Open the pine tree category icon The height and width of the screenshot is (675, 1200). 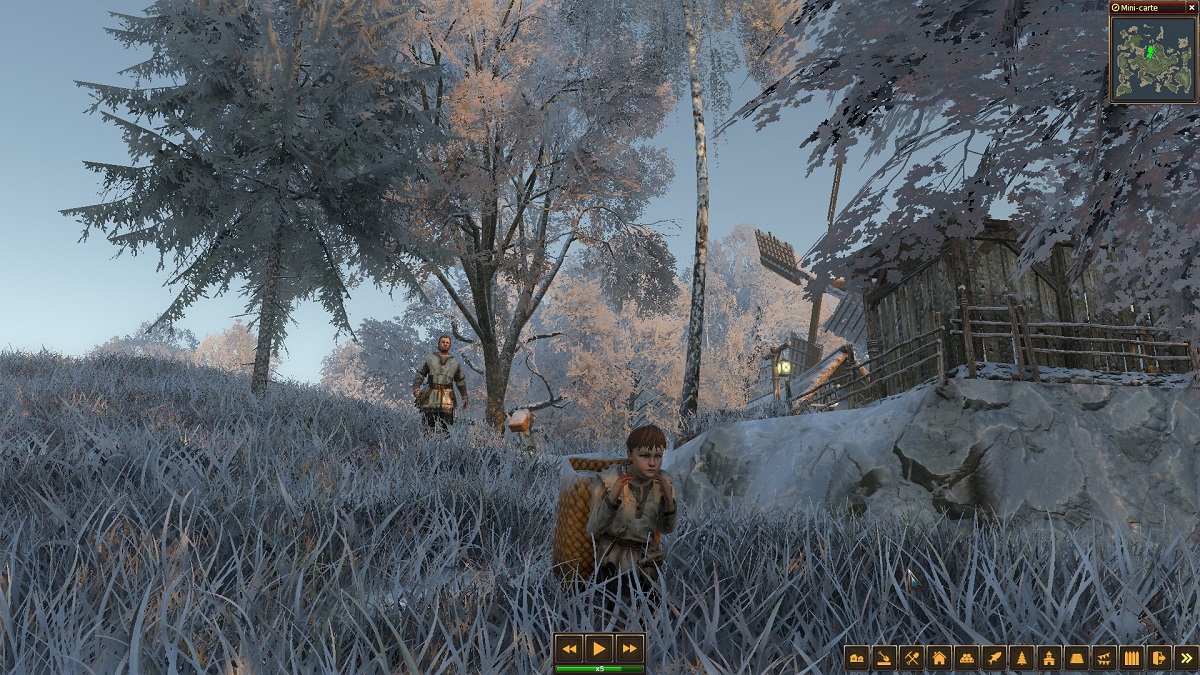(1021, 657)
